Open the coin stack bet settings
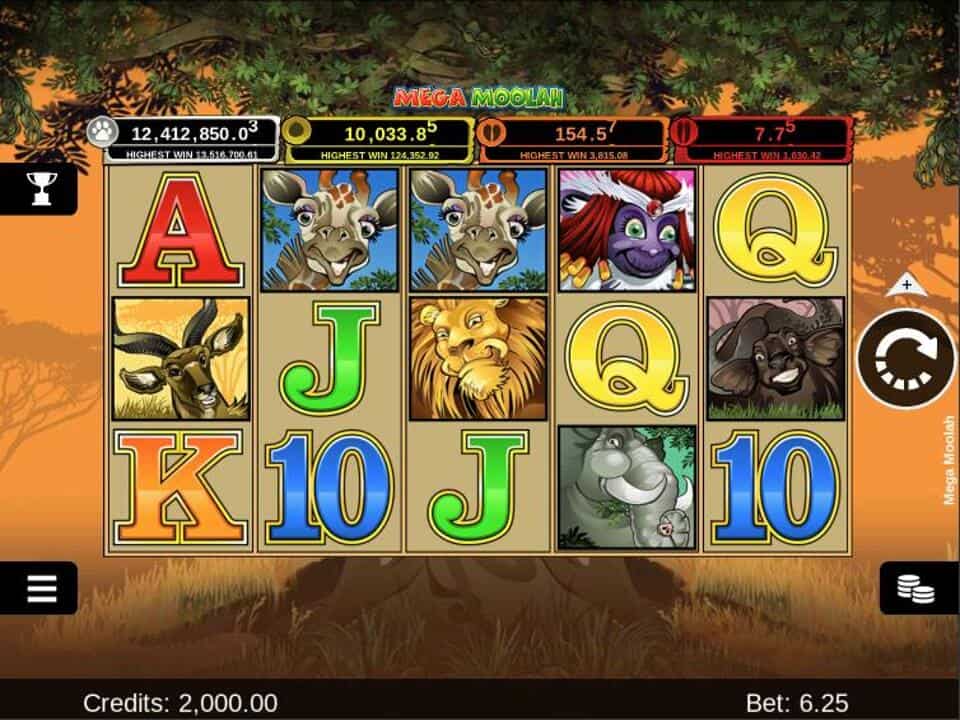960x720 pixels. 916,588
